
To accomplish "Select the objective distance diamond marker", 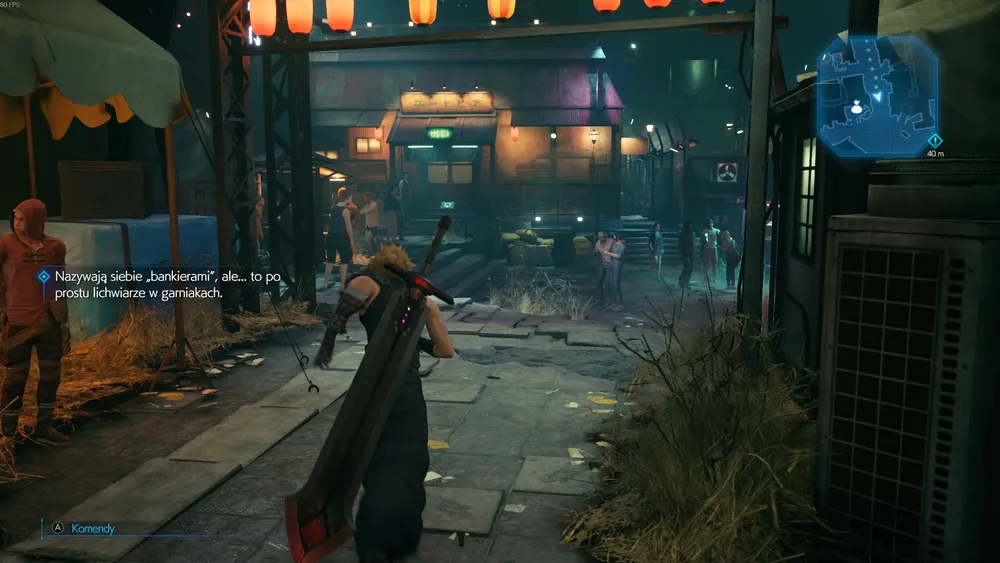I will pyautogui.click(x=934, y=140).
